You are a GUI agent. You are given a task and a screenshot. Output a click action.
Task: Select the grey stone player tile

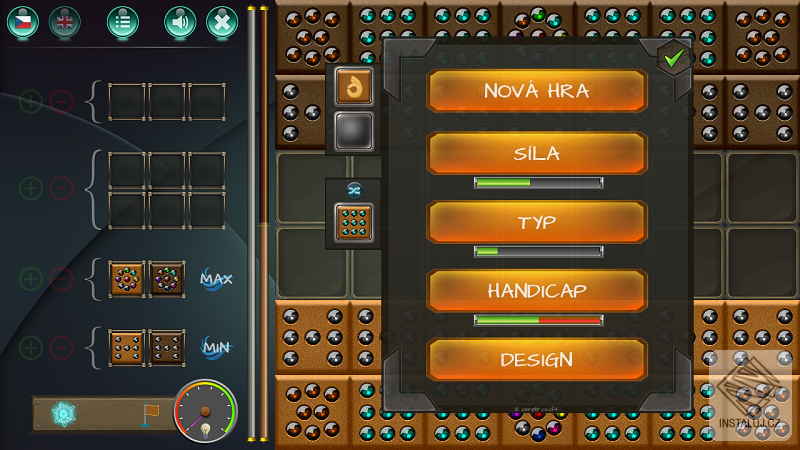tap(353, 130)
